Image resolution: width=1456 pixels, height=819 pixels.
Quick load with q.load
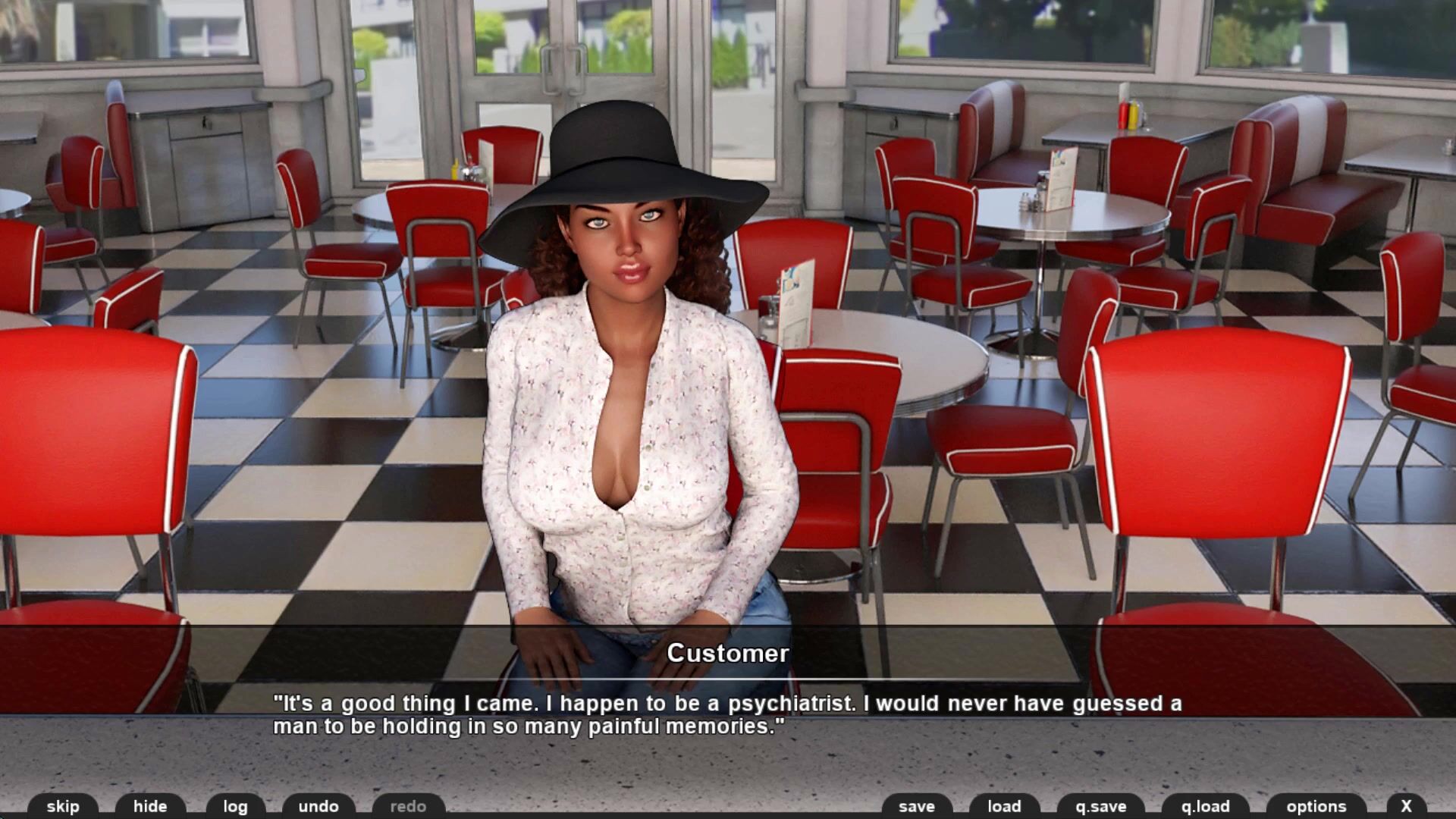(x=1205, y=806)
